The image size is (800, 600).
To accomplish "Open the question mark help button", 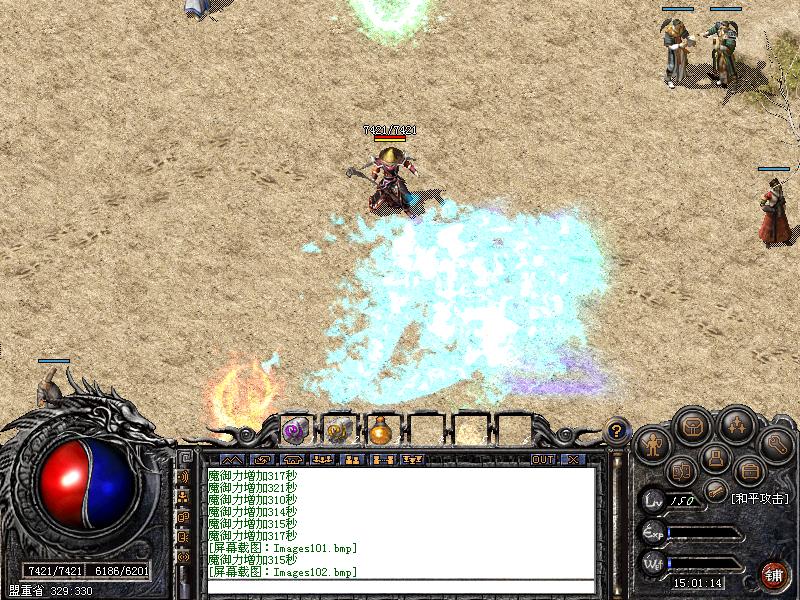I will click(x=618, y=431).
